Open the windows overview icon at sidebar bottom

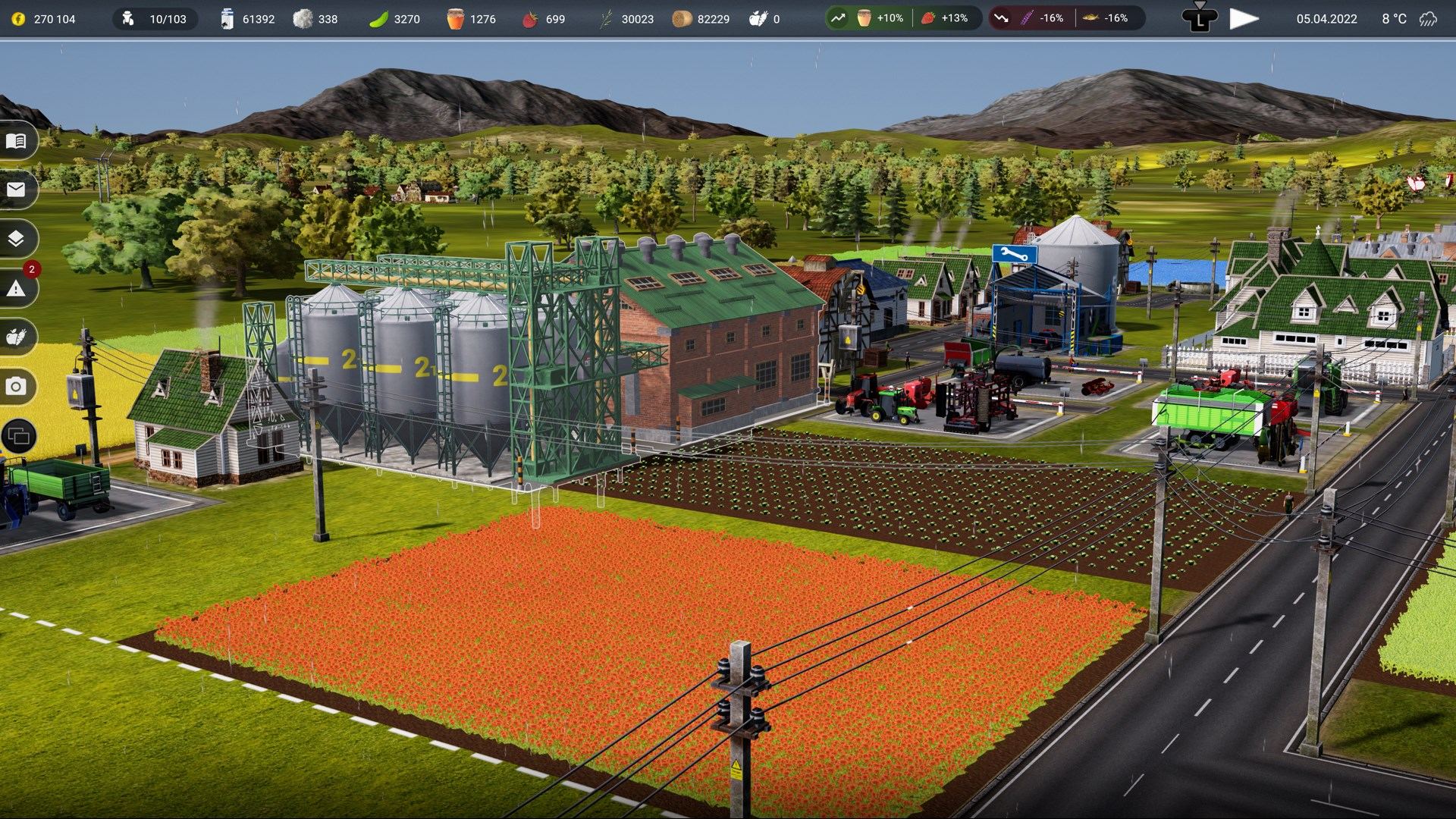[19, 437]
